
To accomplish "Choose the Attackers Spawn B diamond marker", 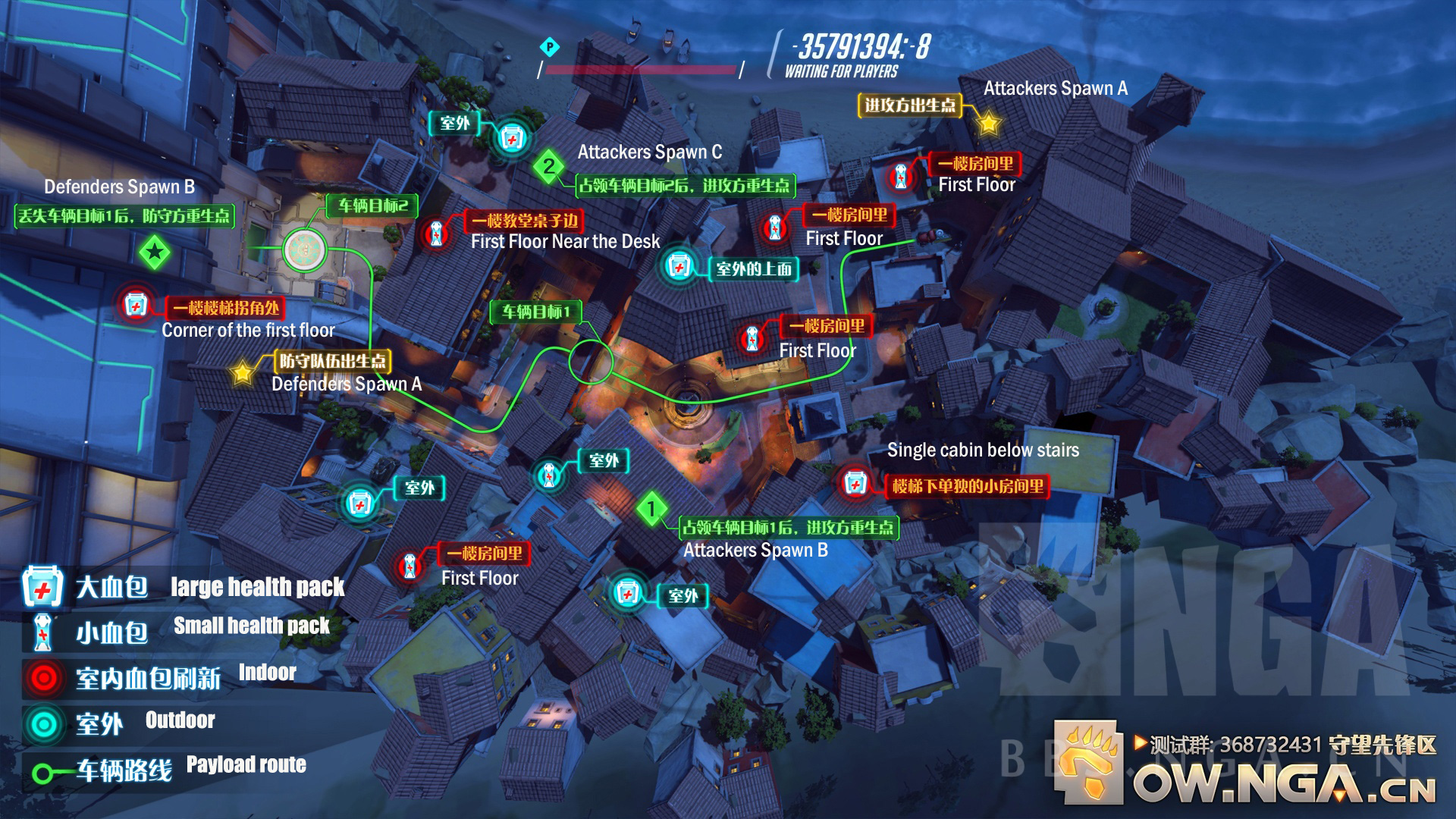I will 651,509.
